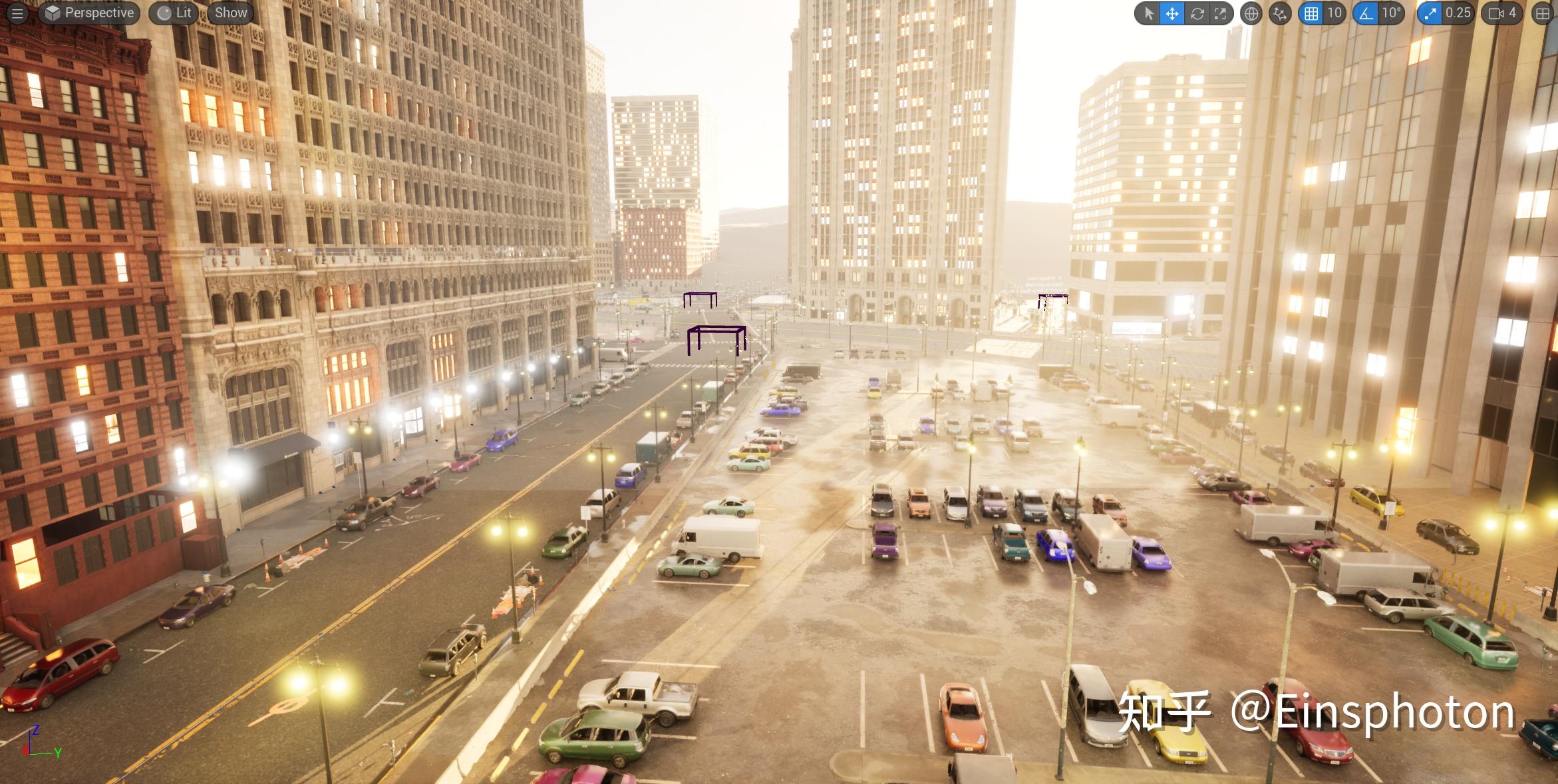Open the Perspective view mode dropdown
1558x784 pixels.
coord(89,13)
